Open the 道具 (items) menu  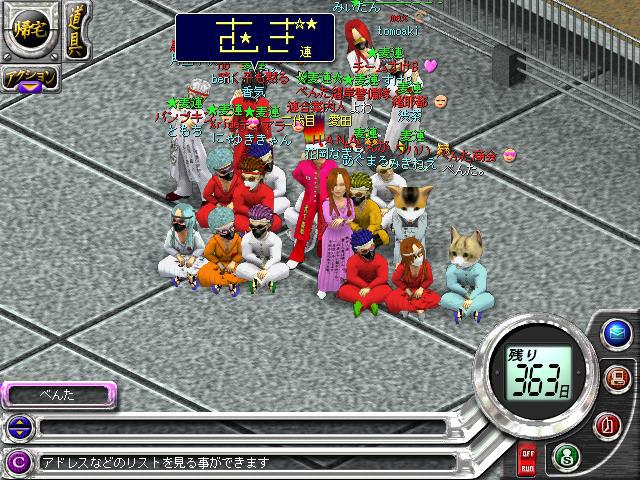pos(76,32)
